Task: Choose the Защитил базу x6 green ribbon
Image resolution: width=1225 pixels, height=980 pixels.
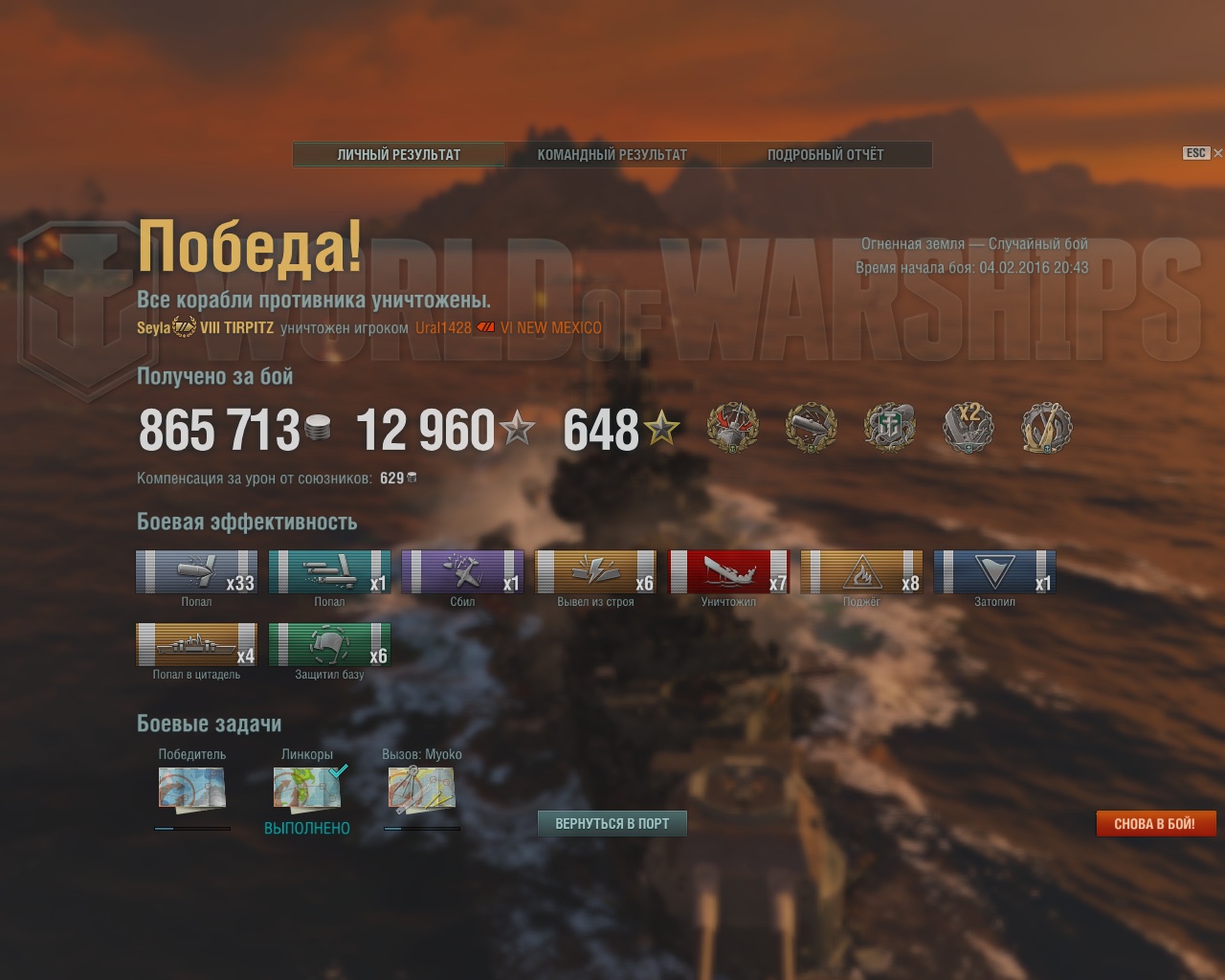Action: point(329,644)
